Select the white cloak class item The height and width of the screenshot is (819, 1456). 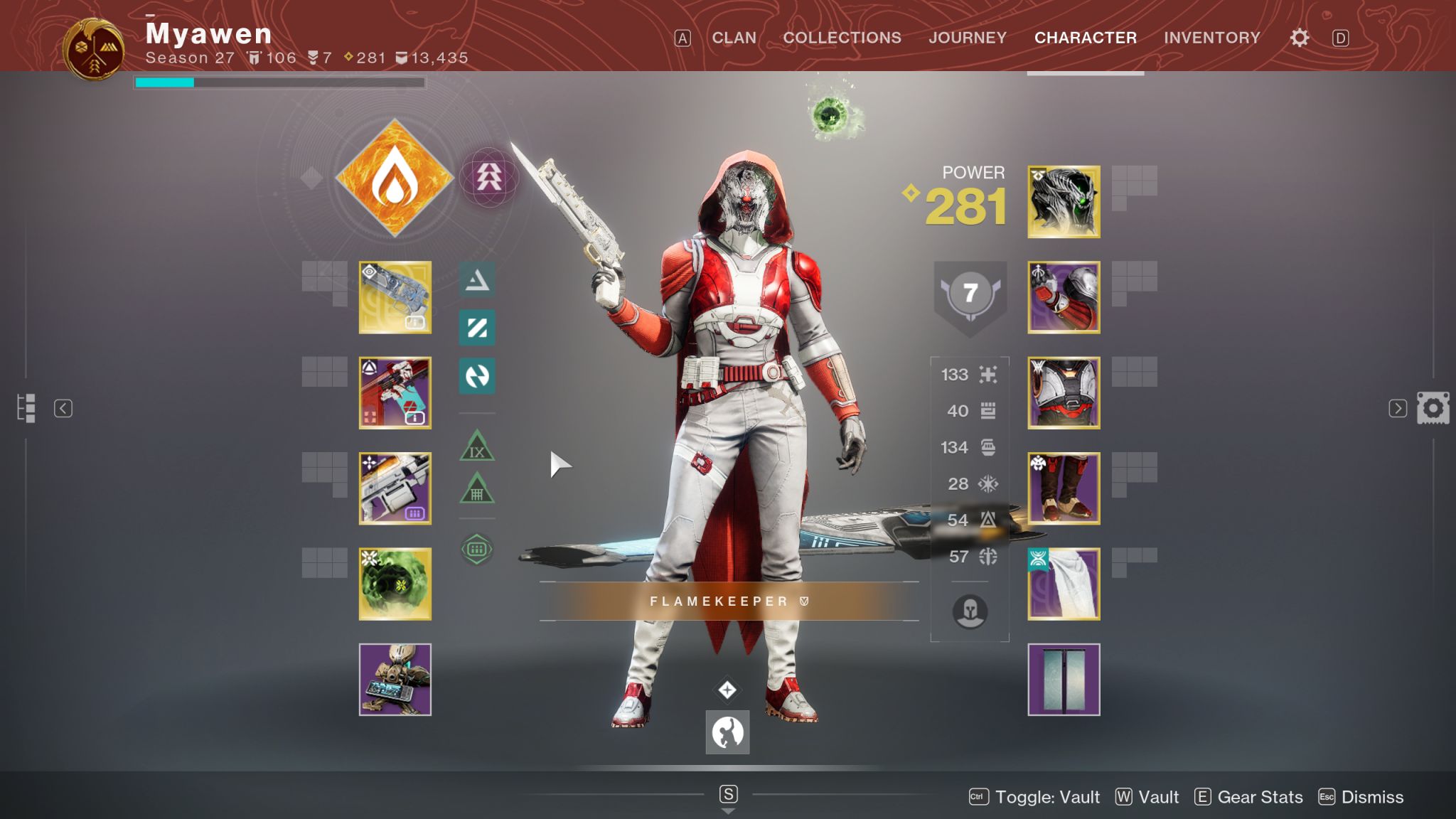coord(1064,584)
